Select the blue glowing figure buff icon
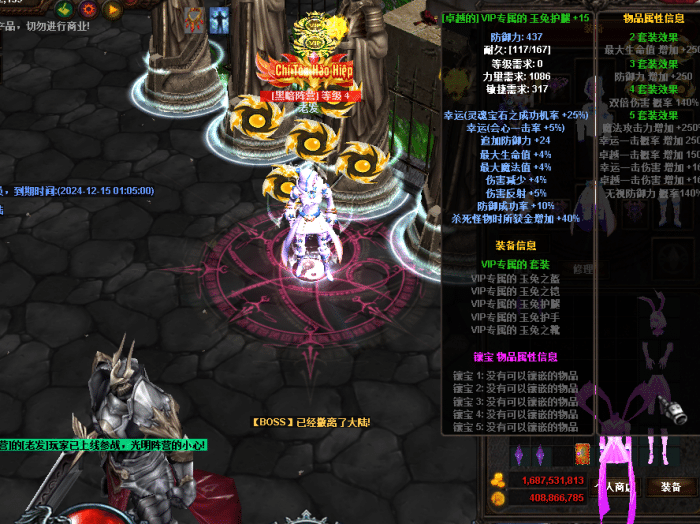700x524 pixels. tap(217, 18)
